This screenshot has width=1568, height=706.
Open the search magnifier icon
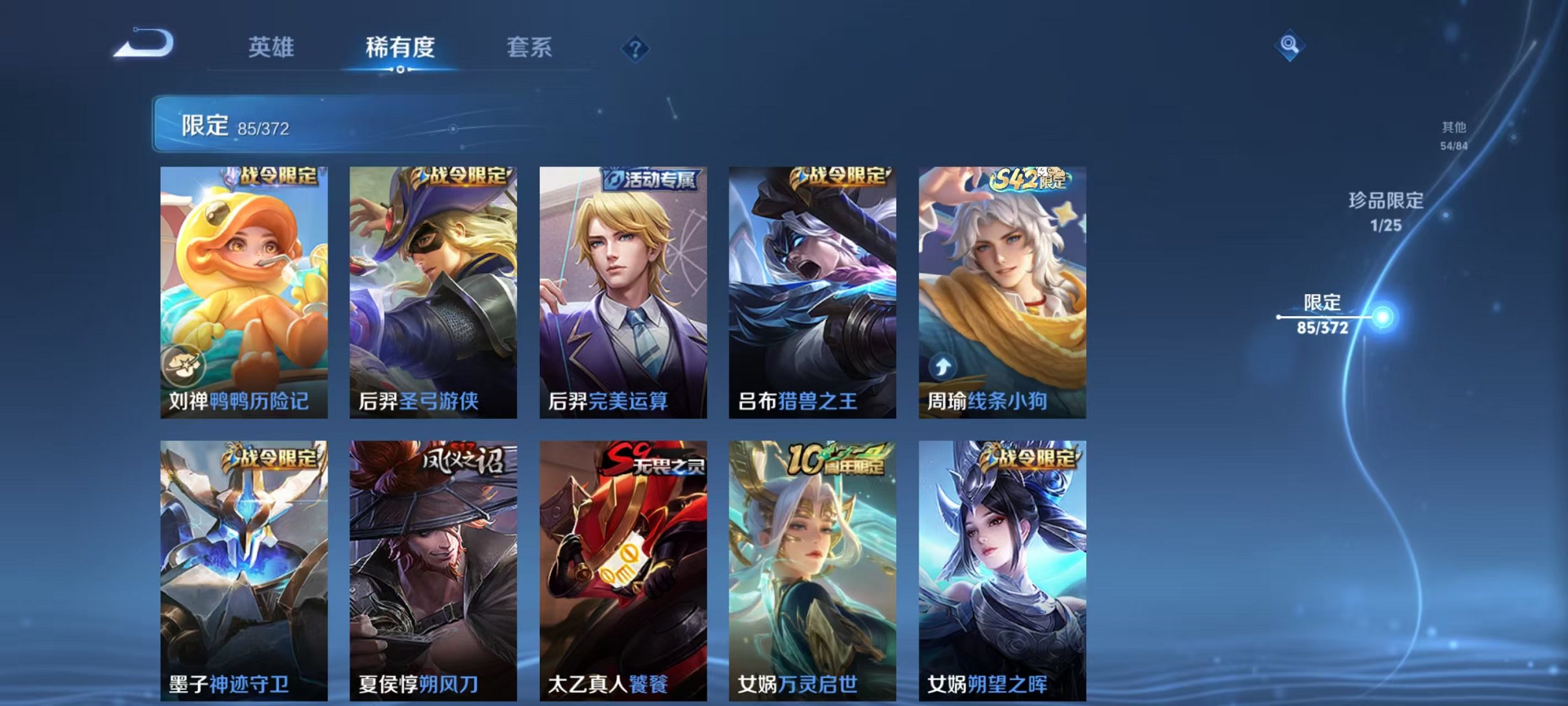(1290, 46)
